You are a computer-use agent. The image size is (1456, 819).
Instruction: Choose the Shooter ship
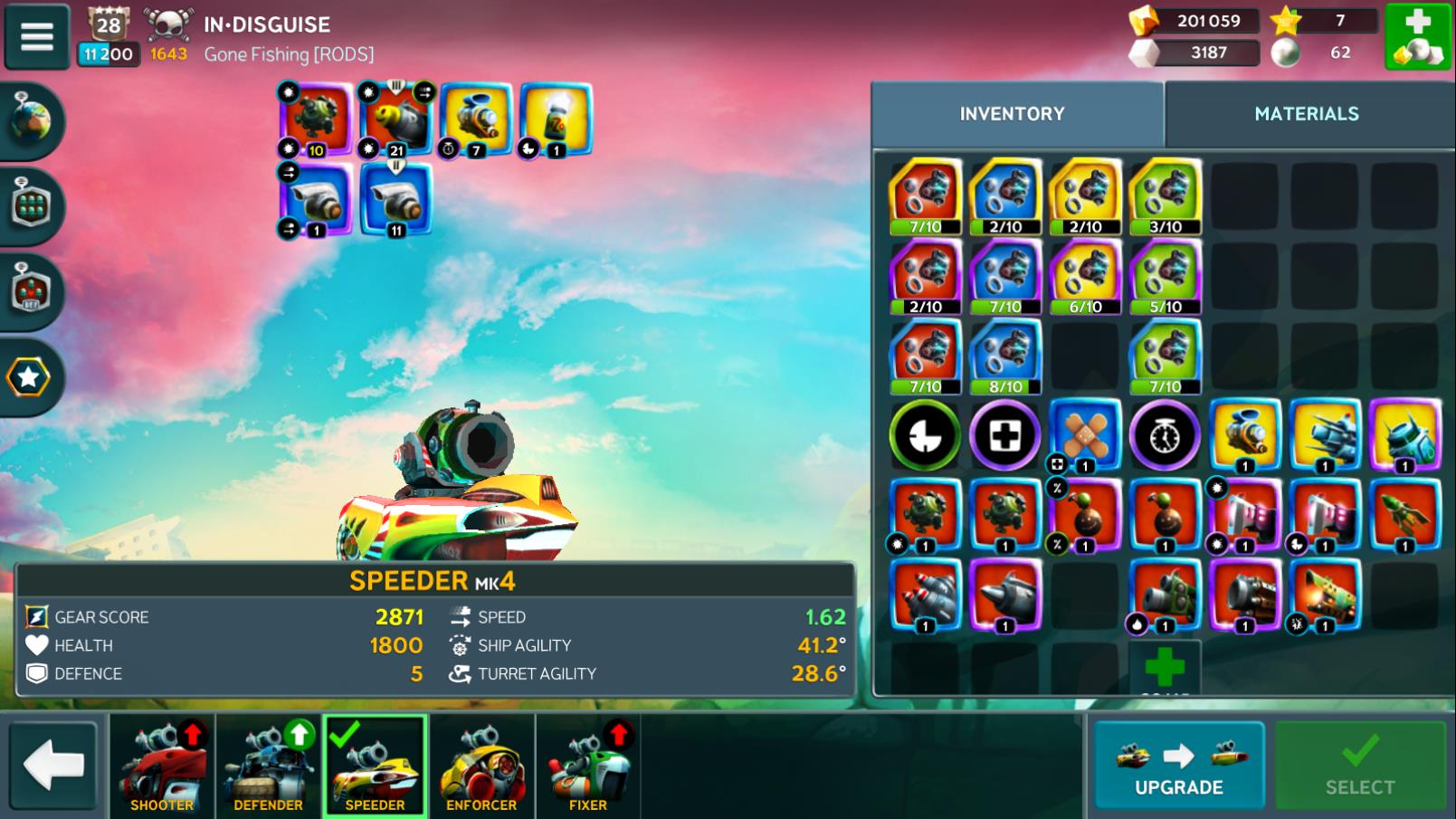pos(162,767)
